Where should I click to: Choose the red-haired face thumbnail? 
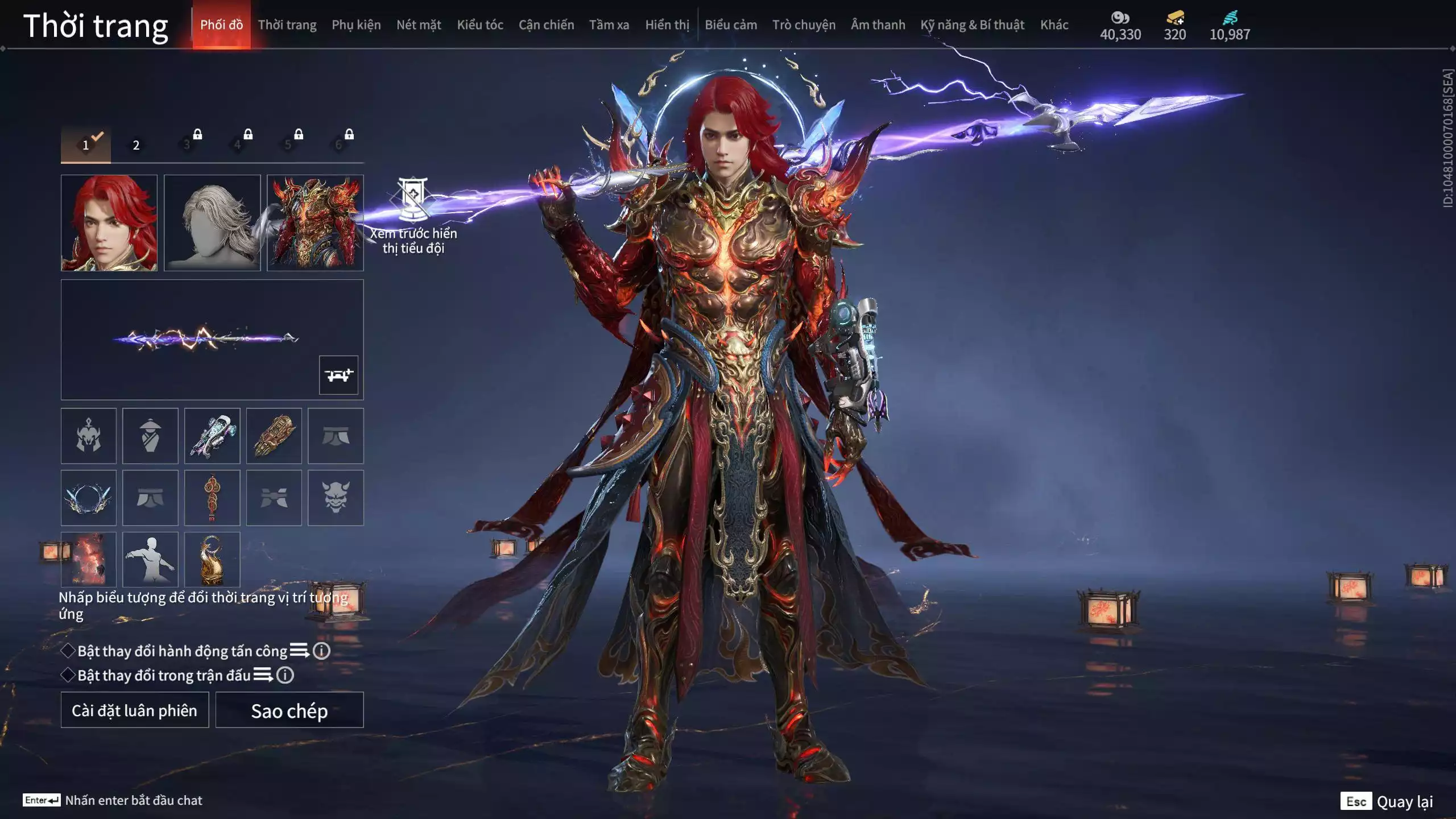coord(109,223)
